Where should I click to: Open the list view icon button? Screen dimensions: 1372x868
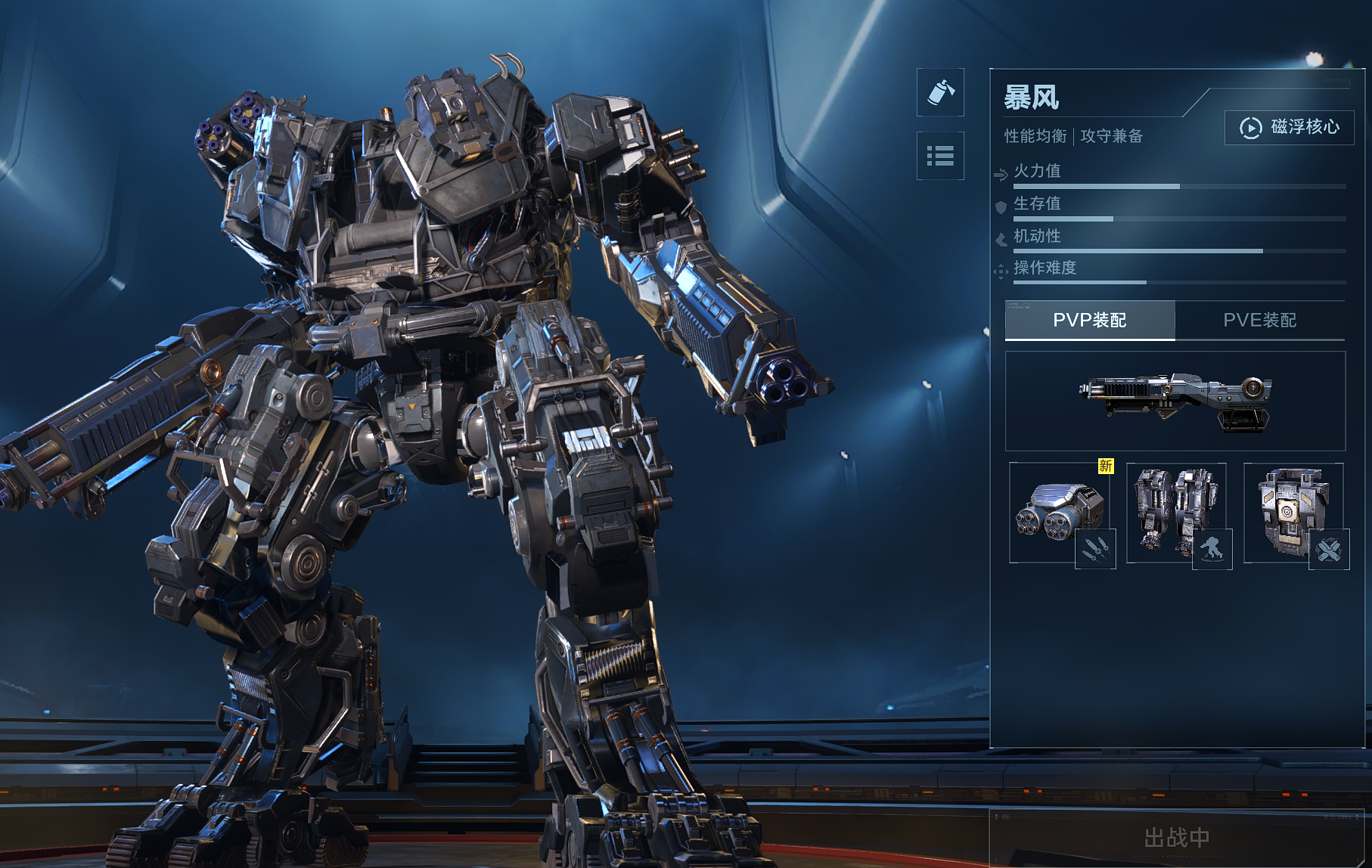940,156
